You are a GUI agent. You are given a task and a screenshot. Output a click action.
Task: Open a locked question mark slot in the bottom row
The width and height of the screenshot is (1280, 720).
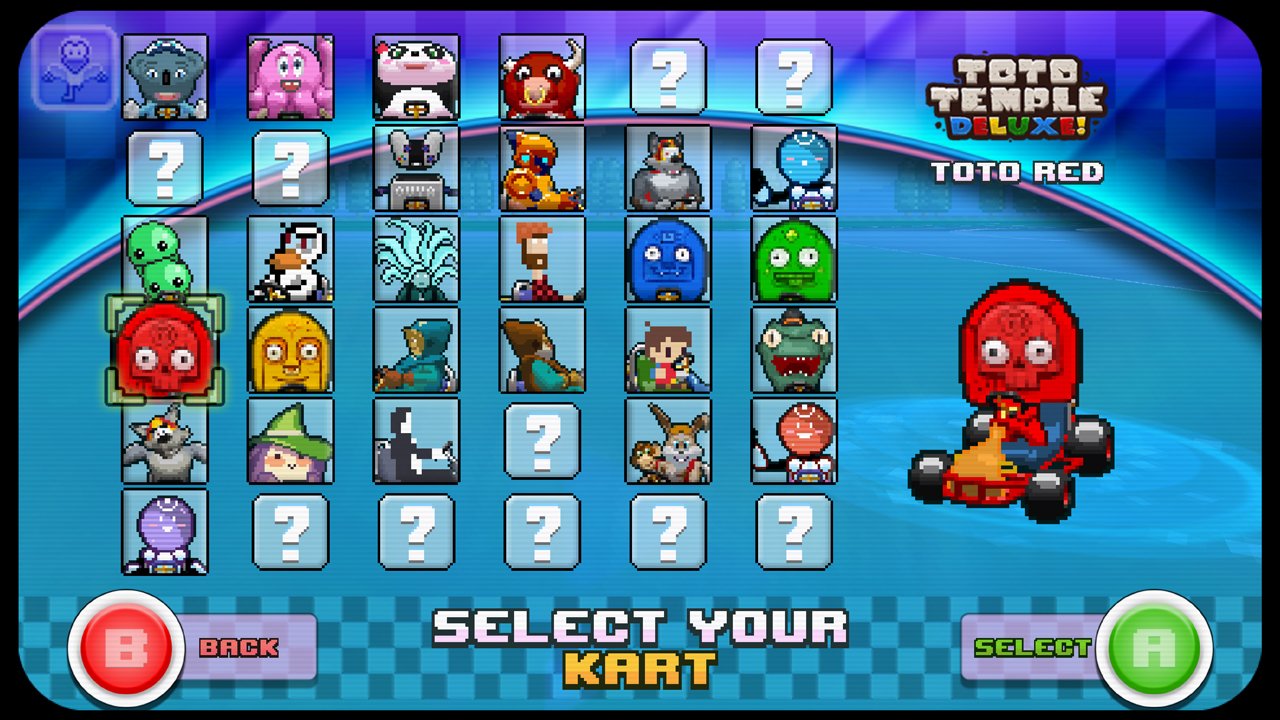point(416,530)
